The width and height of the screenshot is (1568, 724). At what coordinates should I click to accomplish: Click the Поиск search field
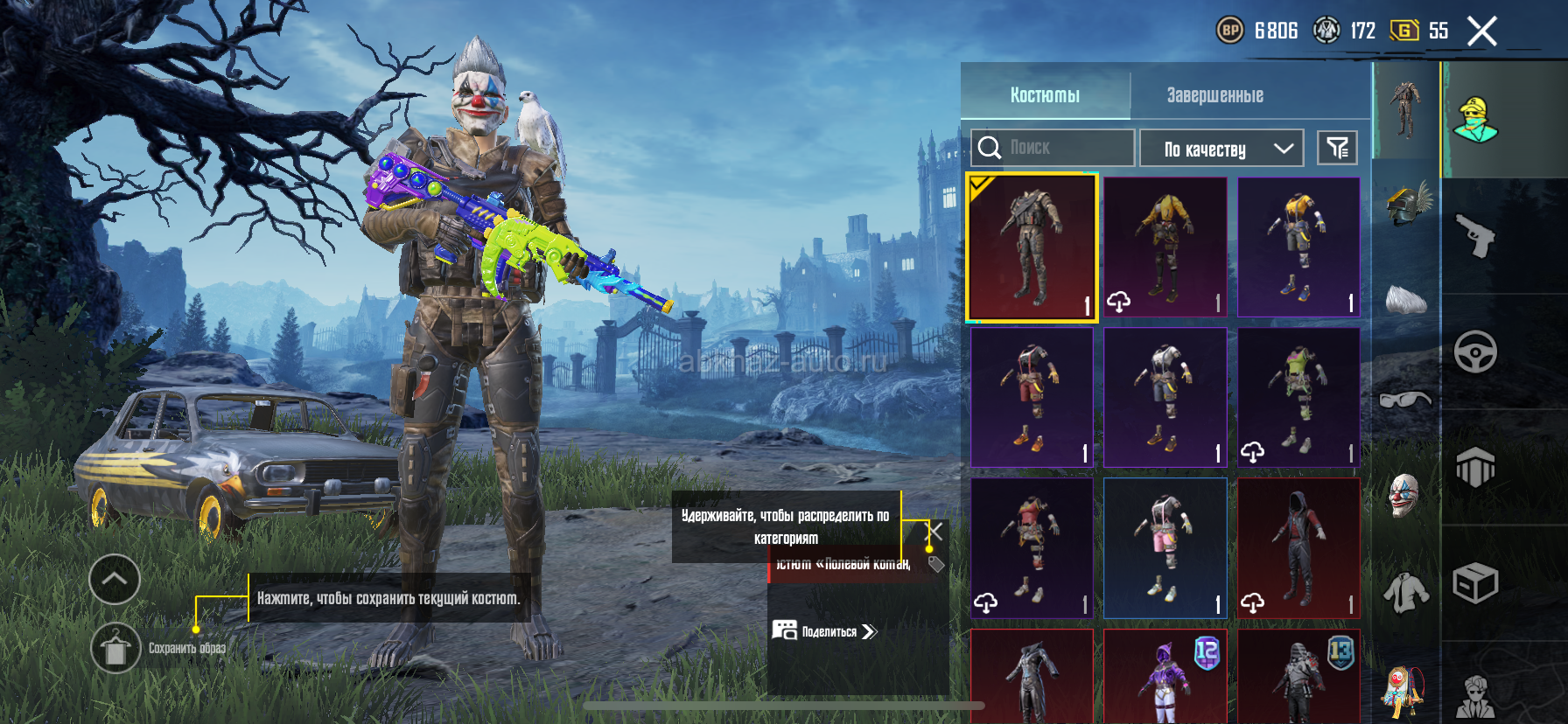point(1053,148)
